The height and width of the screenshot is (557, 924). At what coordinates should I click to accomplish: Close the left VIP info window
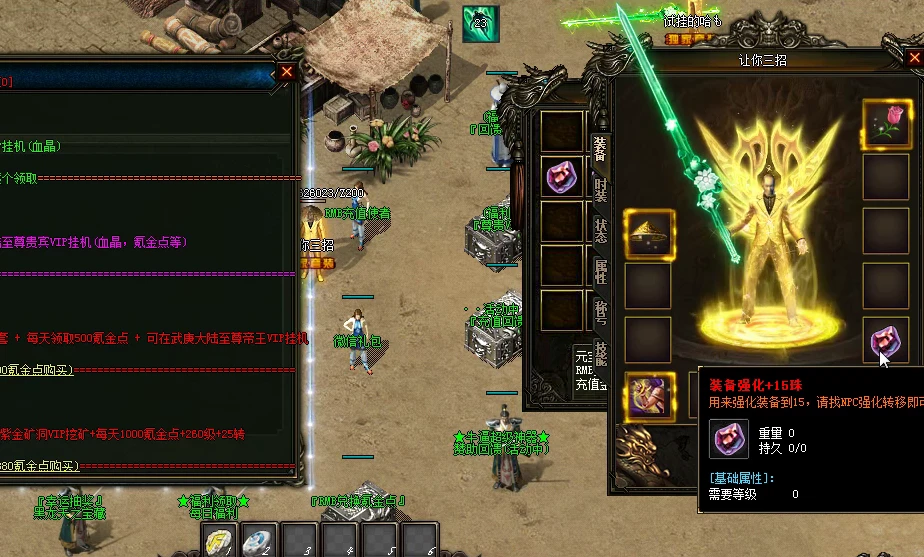pos(287,72)
